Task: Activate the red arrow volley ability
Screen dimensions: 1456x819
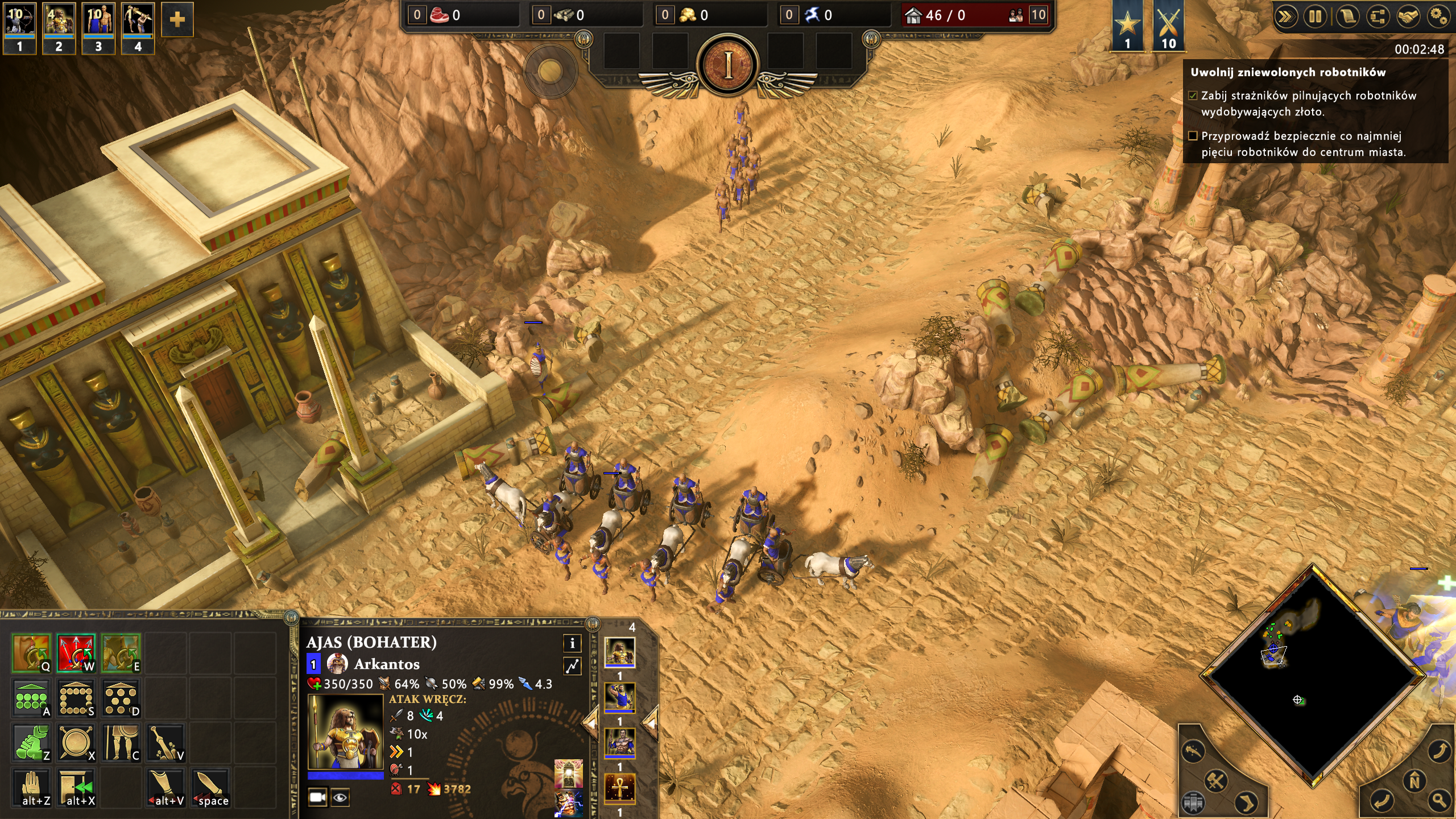Action: (x=76, y=653)
